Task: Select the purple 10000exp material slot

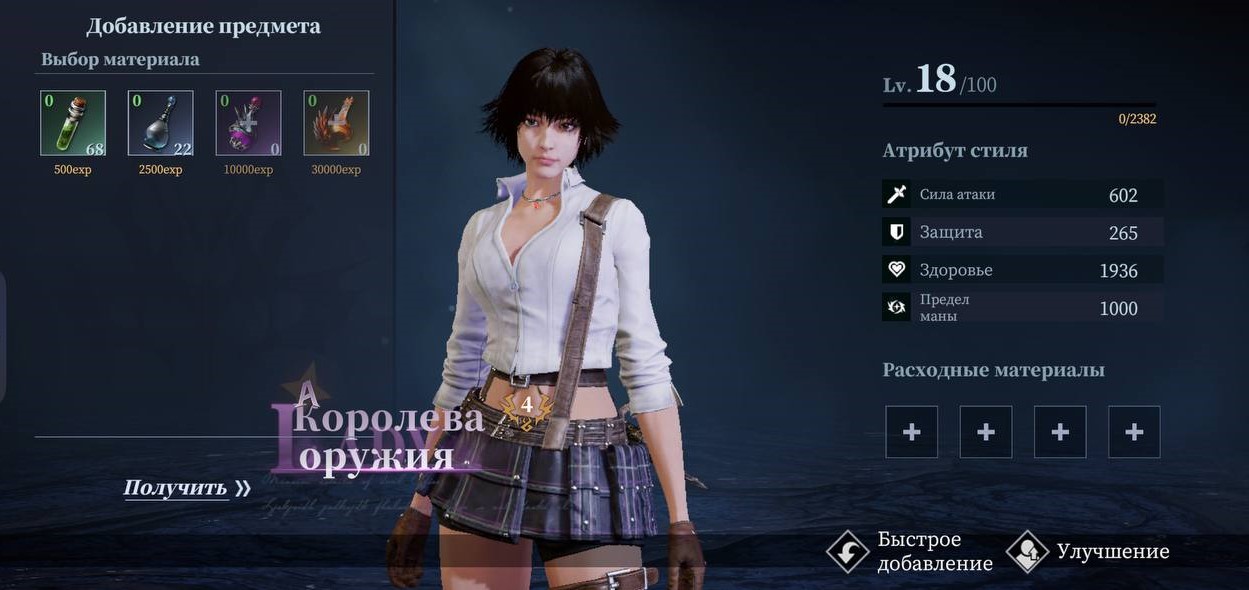Action: coord(249,123)
